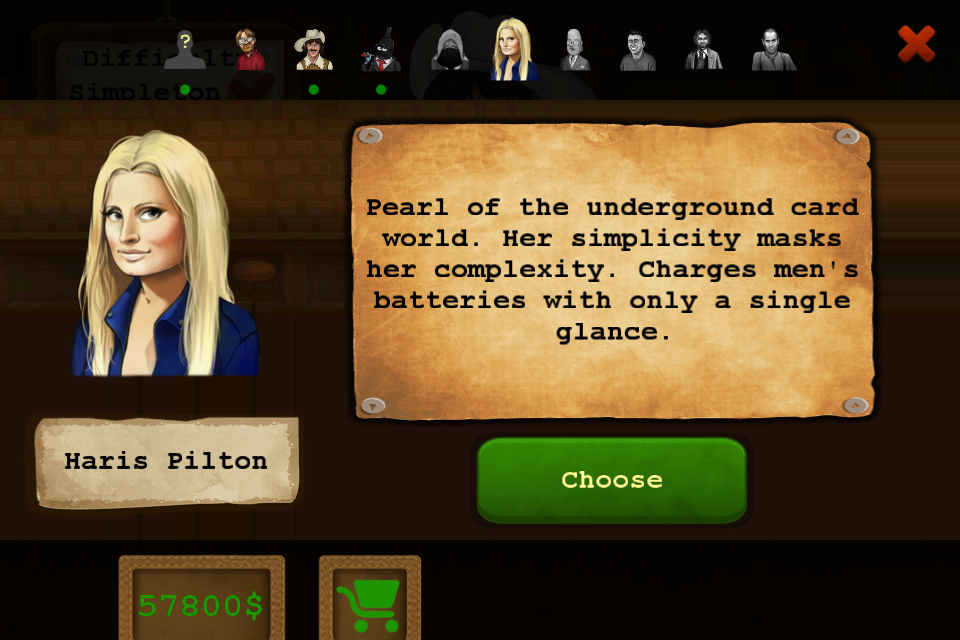Pick the cowboy with hat and mustache
The height and width of the screenshot is (640, 960).
click(313, 50)
